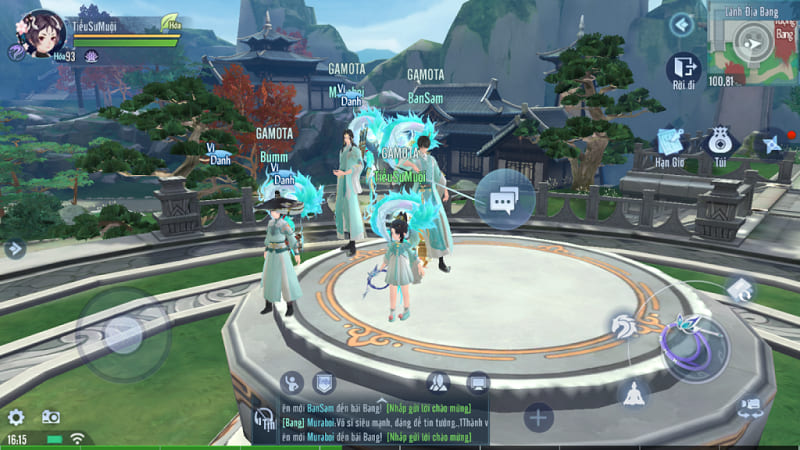Open the two-person team icon
This screenshot has height=450, width=800.
[x=438, y=381]
